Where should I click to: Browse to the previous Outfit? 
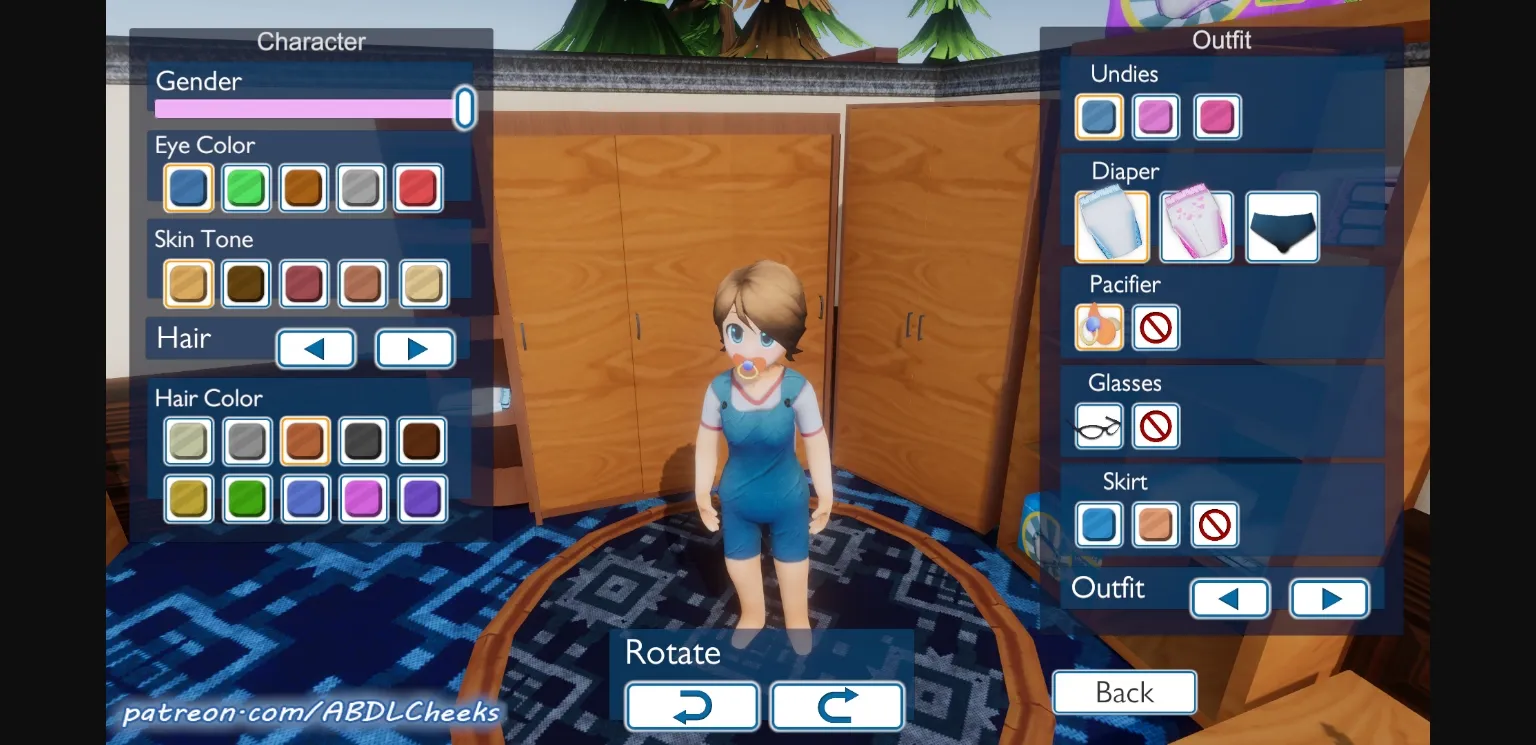(x=1230, y=598)
